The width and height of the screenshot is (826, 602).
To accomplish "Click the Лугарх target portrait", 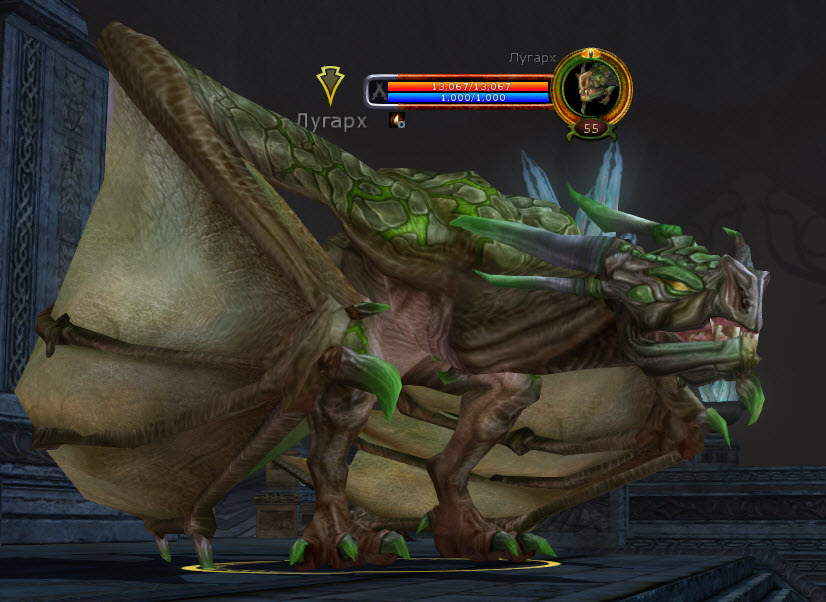I will pyautogui.click(x=590, y=88).
